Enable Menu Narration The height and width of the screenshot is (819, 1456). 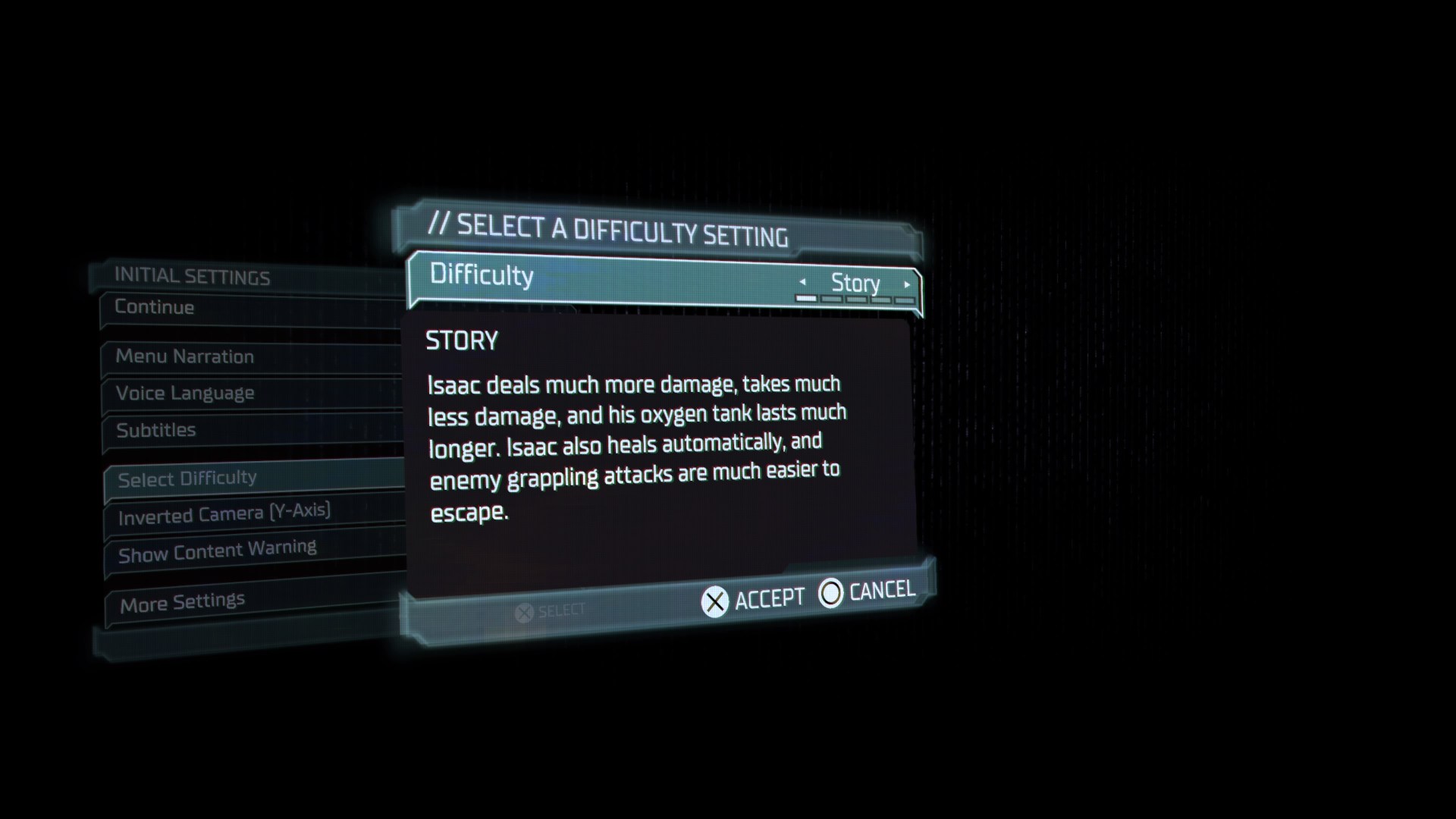(x=184, y=356)
